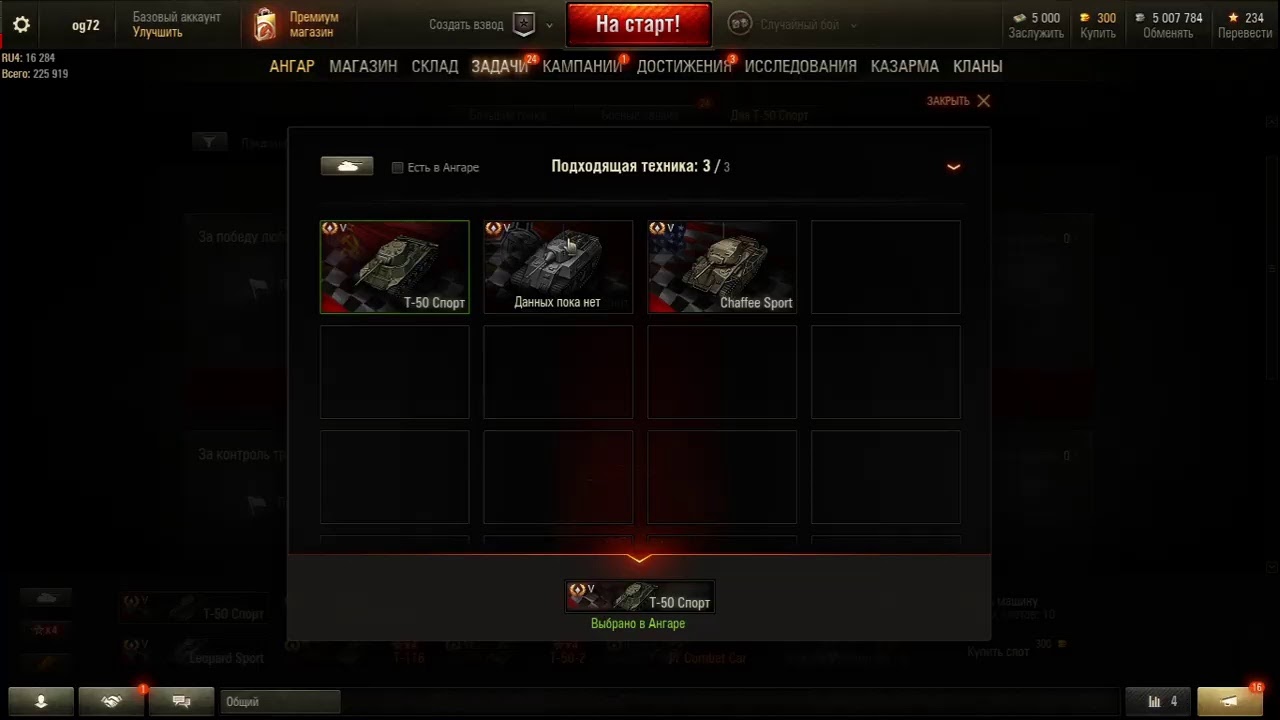Click the Общий chat channel field
Image resolution: width=1280 pixels, height=720 pixels.
click(280, 702)
